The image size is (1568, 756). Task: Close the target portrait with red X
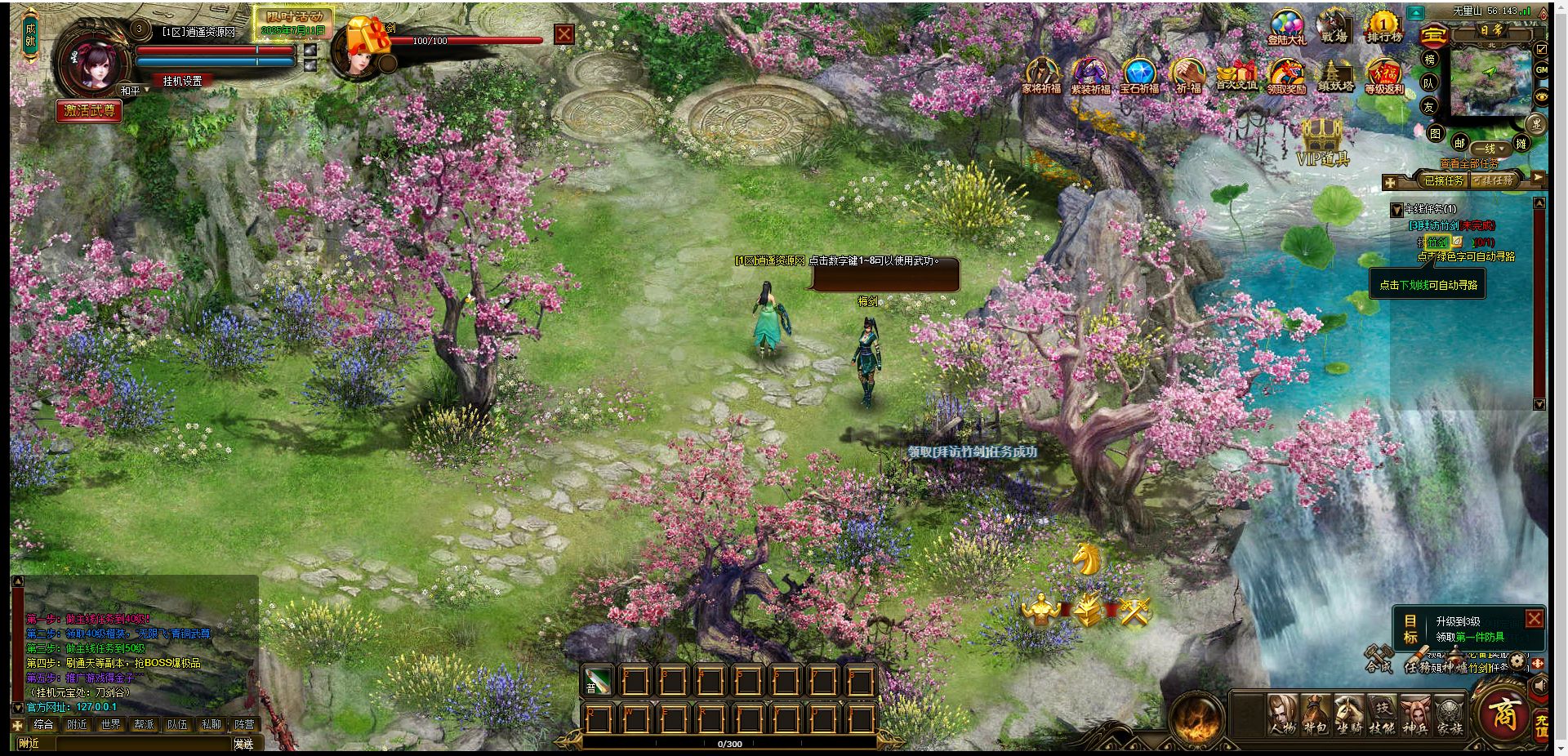point(563,34)
